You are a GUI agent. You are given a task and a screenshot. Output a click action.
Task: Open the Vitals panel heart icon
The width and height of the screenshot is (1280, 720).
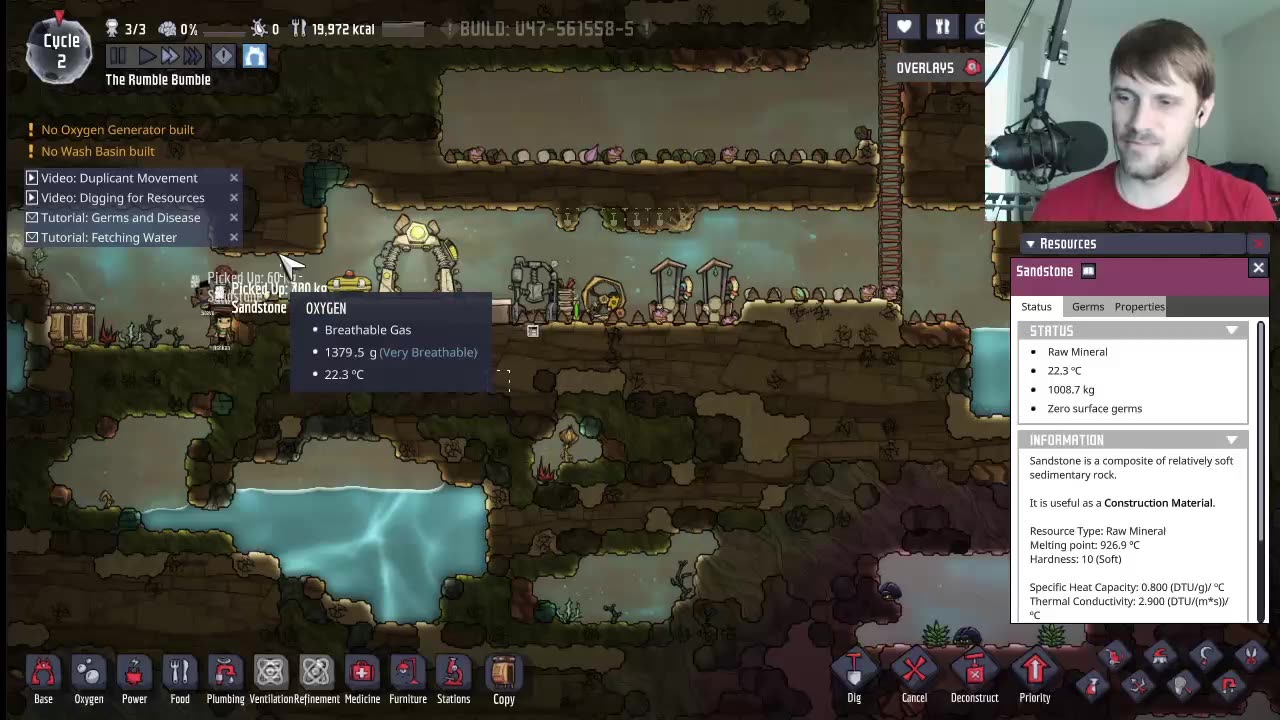point(903,27)
